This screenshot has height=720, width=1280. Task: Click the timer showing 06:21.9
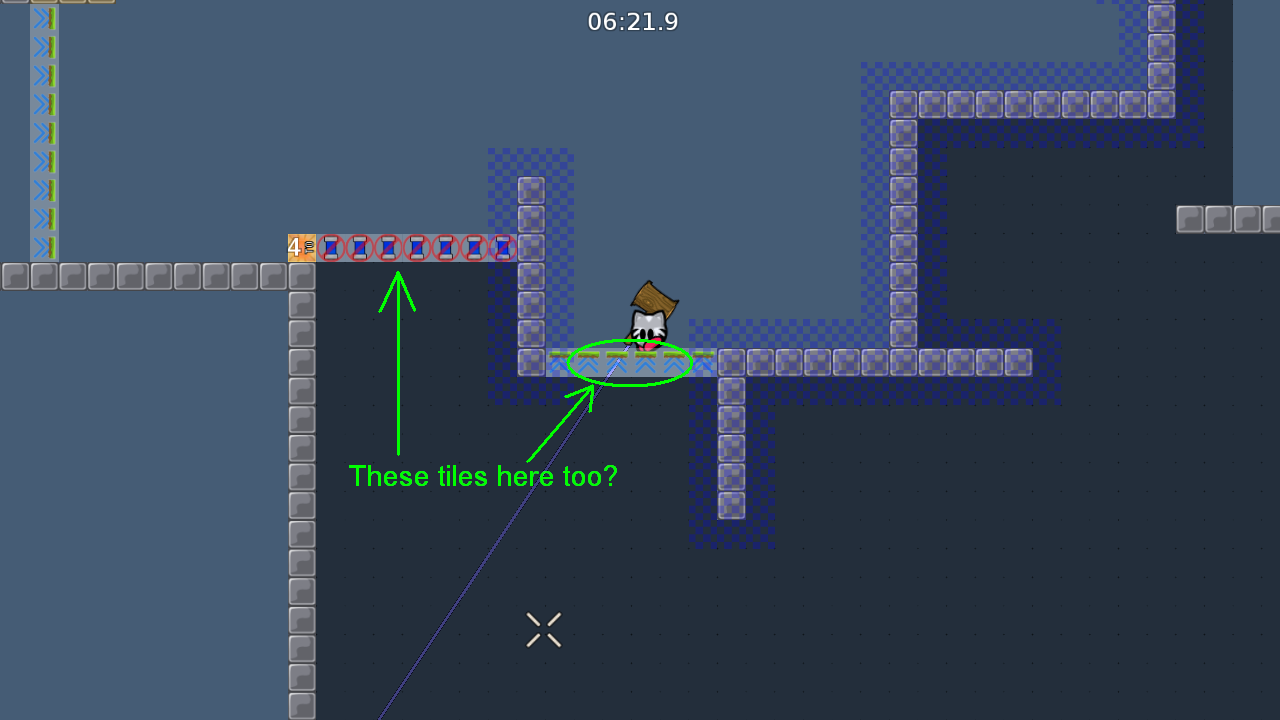click(634, 21)
